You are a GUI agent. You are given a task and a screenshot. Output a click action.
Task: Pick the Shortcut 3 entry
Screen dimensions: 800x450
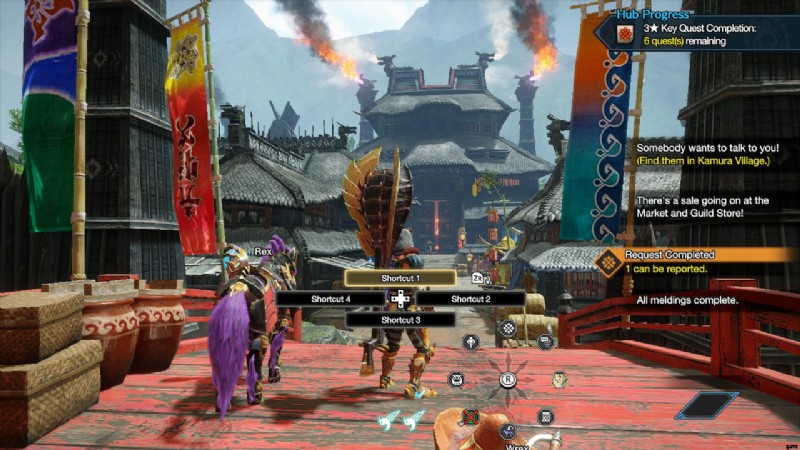[x=400, y=319]
